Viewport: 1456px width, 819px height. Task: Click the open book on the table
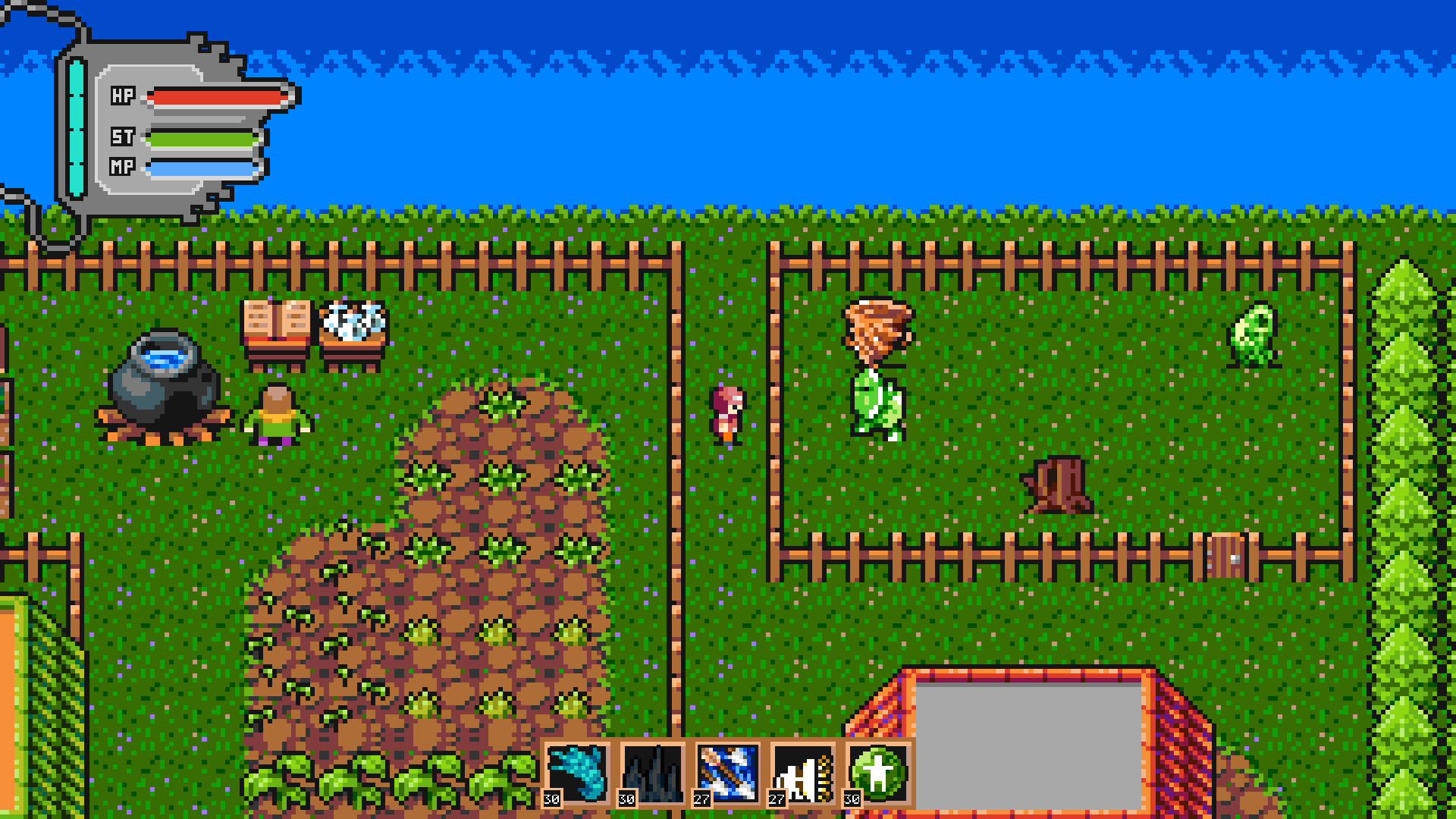pyautogui.click(x=275, y=317)
